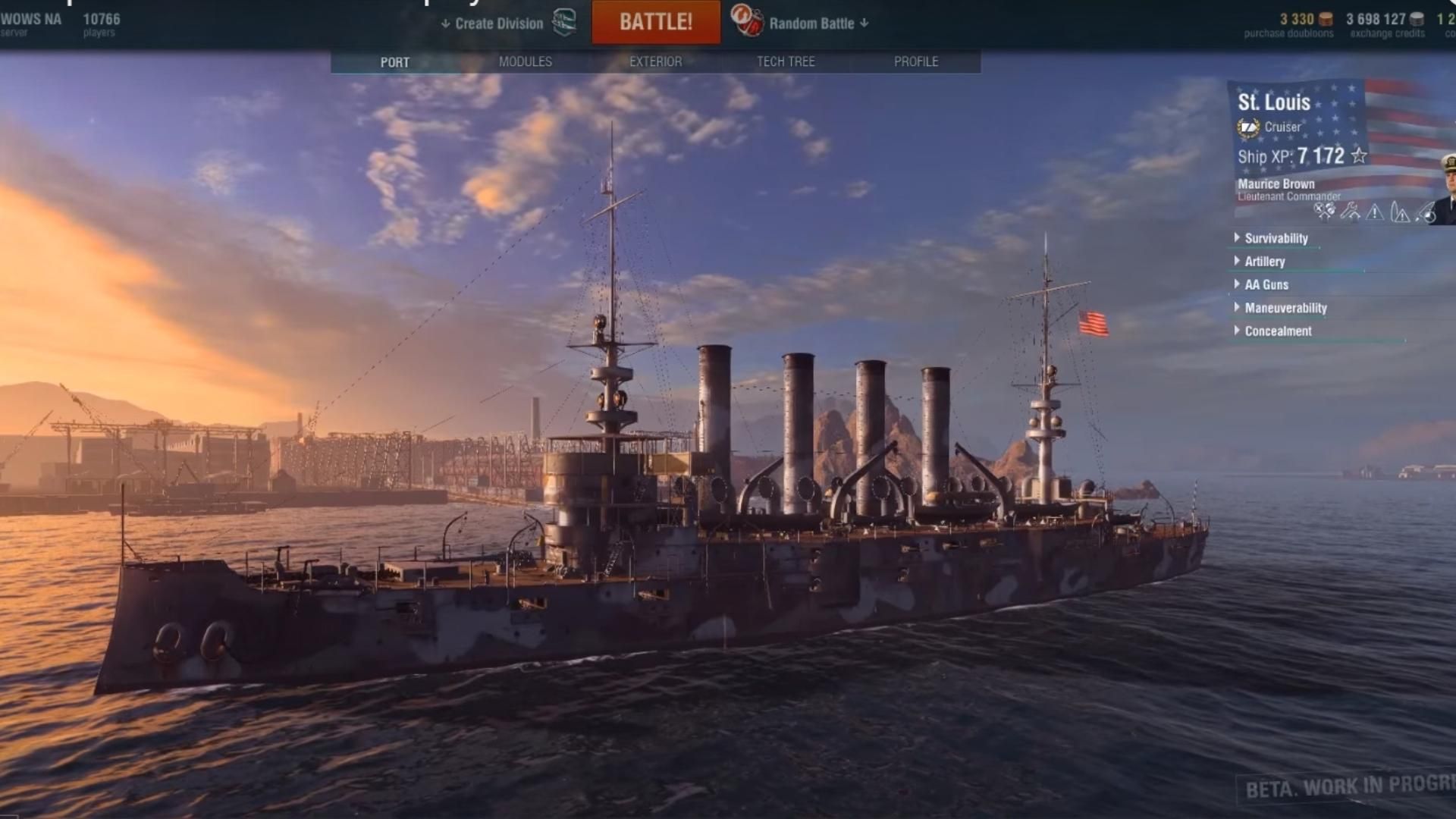1456x819 pixels.
Task: Expand the Maneuverability stats section
Action: coord(1285,308)
